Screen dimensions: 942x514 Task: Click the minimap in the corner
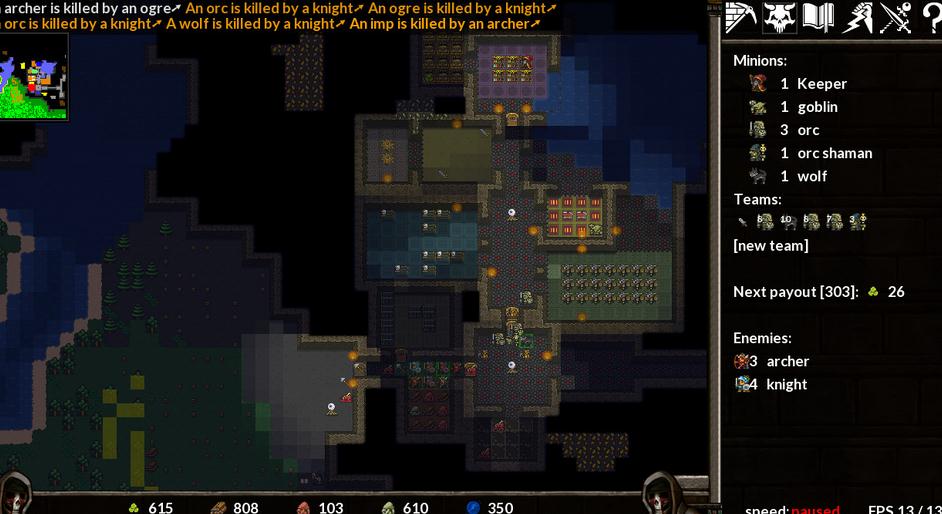click(33, 77)
